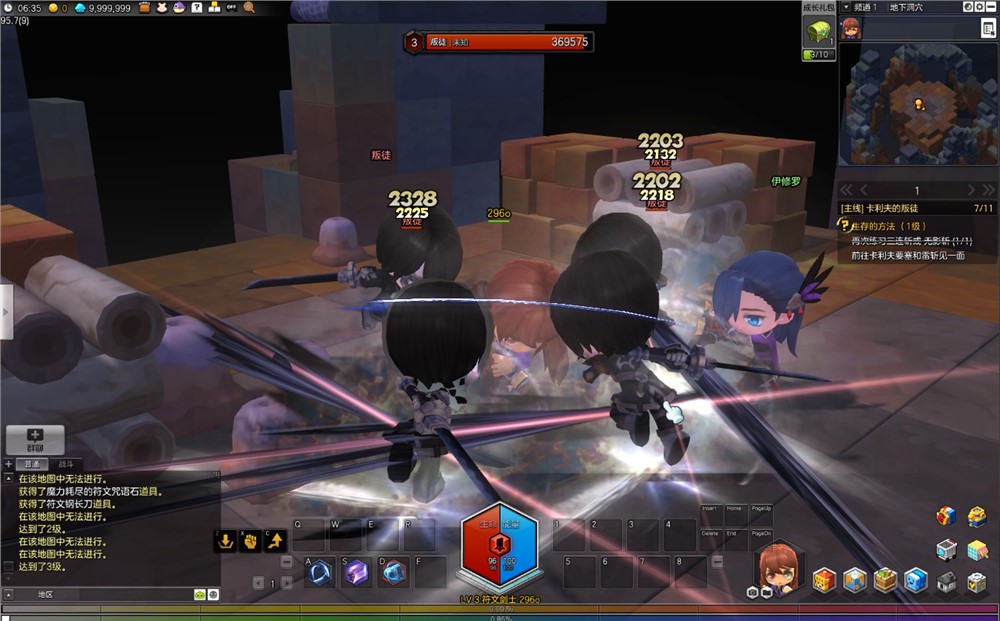Open the green emoticon picker in chat
The image size is (1000, 621).
click(199, 594)
